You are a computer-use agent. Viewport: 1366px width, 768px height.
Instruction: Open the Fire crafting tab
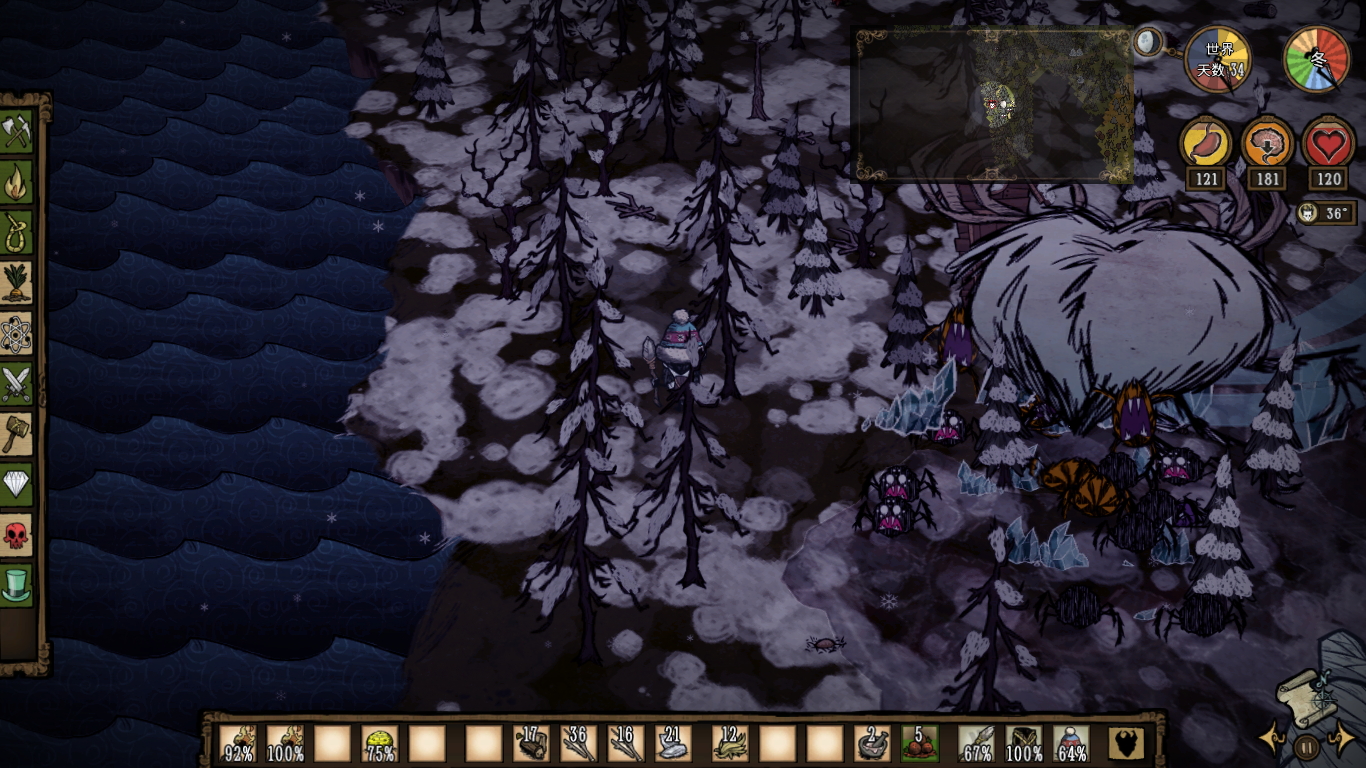pyautogui.click(x=17, y=182)
